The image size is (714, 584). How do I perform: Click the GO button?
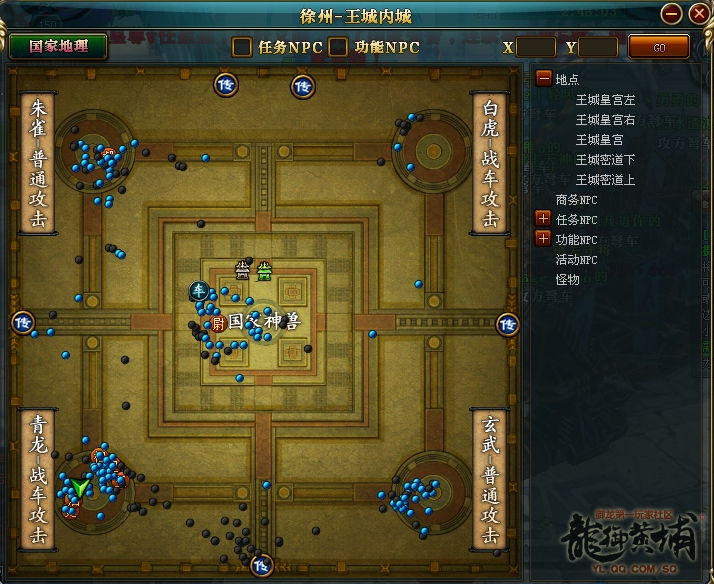658,47
